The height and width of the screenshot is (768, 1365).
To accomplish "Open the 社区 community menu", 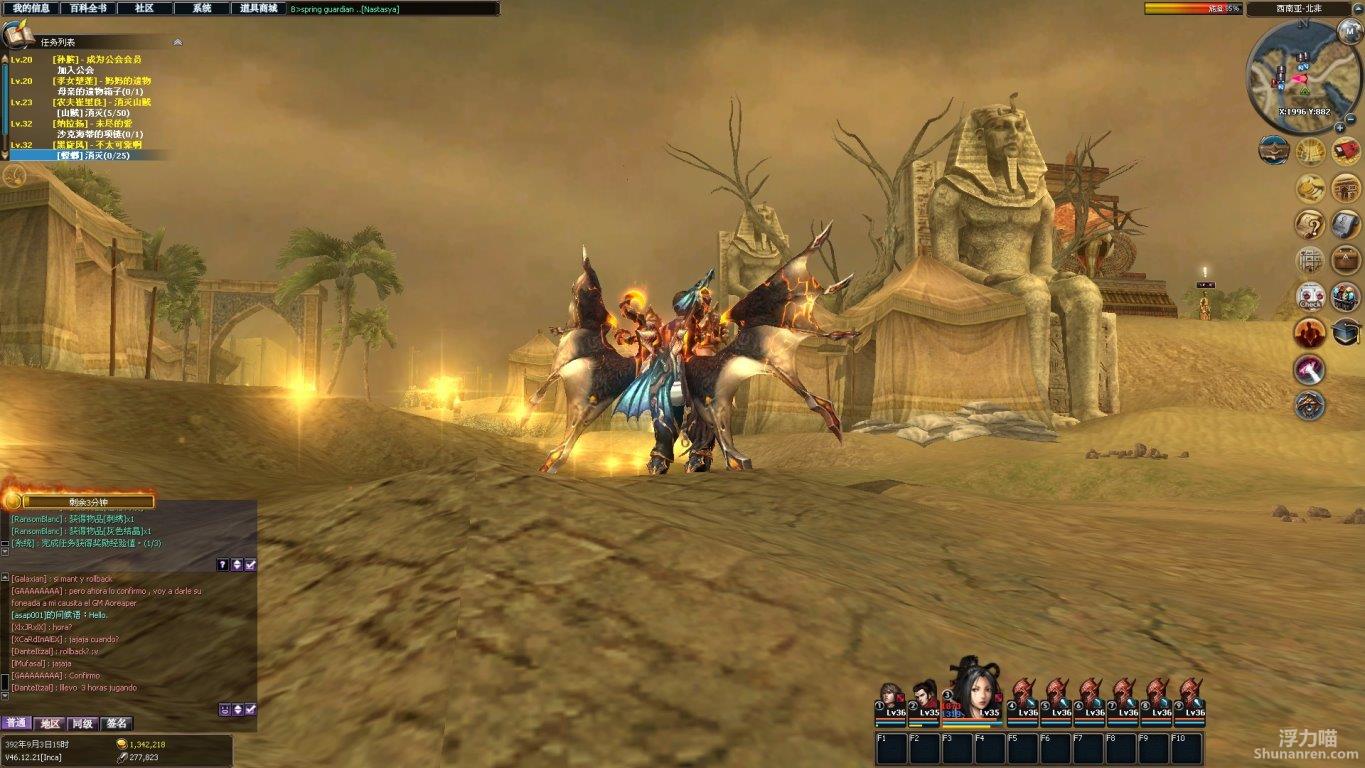I will [x=144, y=8].
